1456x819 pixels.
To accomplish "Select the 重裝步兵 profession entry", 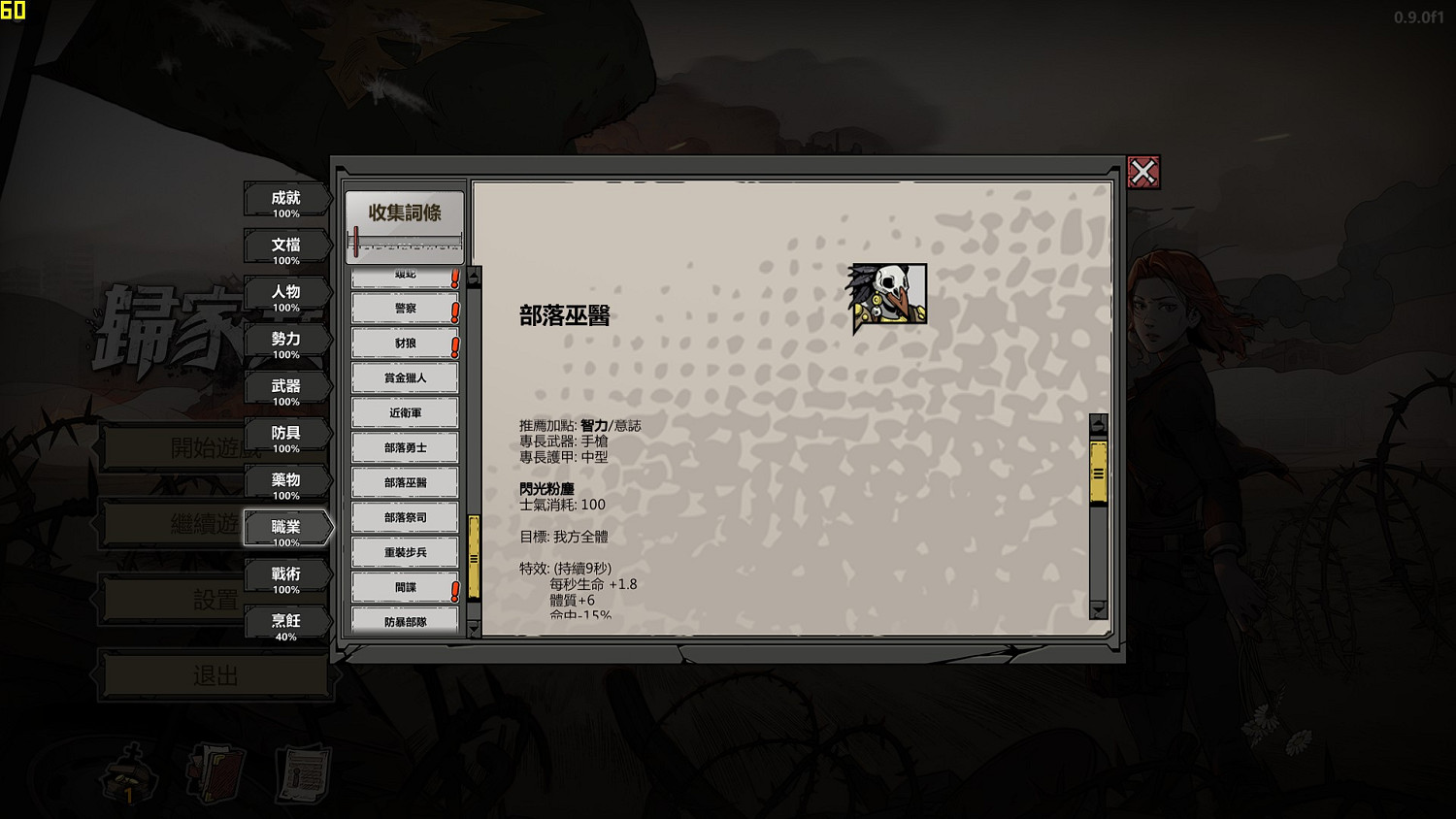I will pos(405,552).
